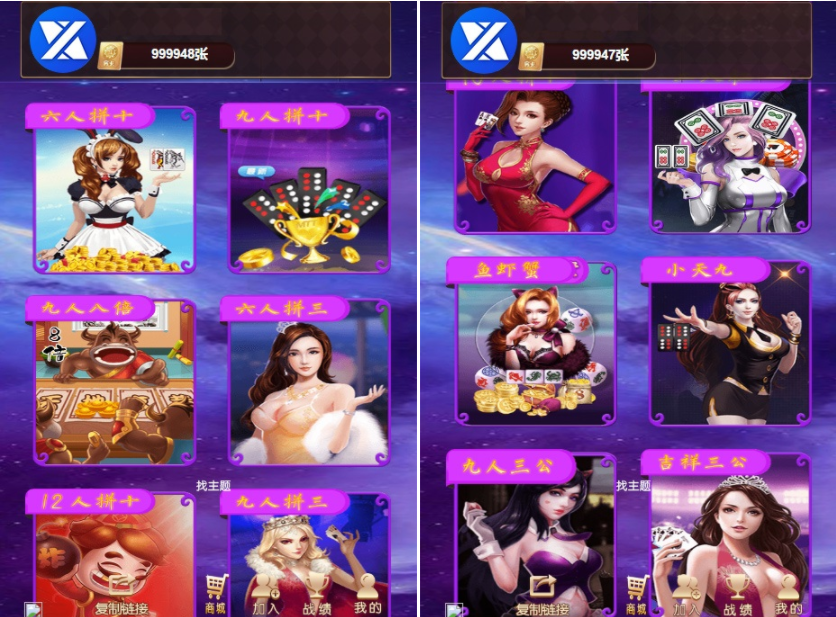The image size is (836, 617).
Task: Choose the 小天九 domino game
Action: [728, 345]
